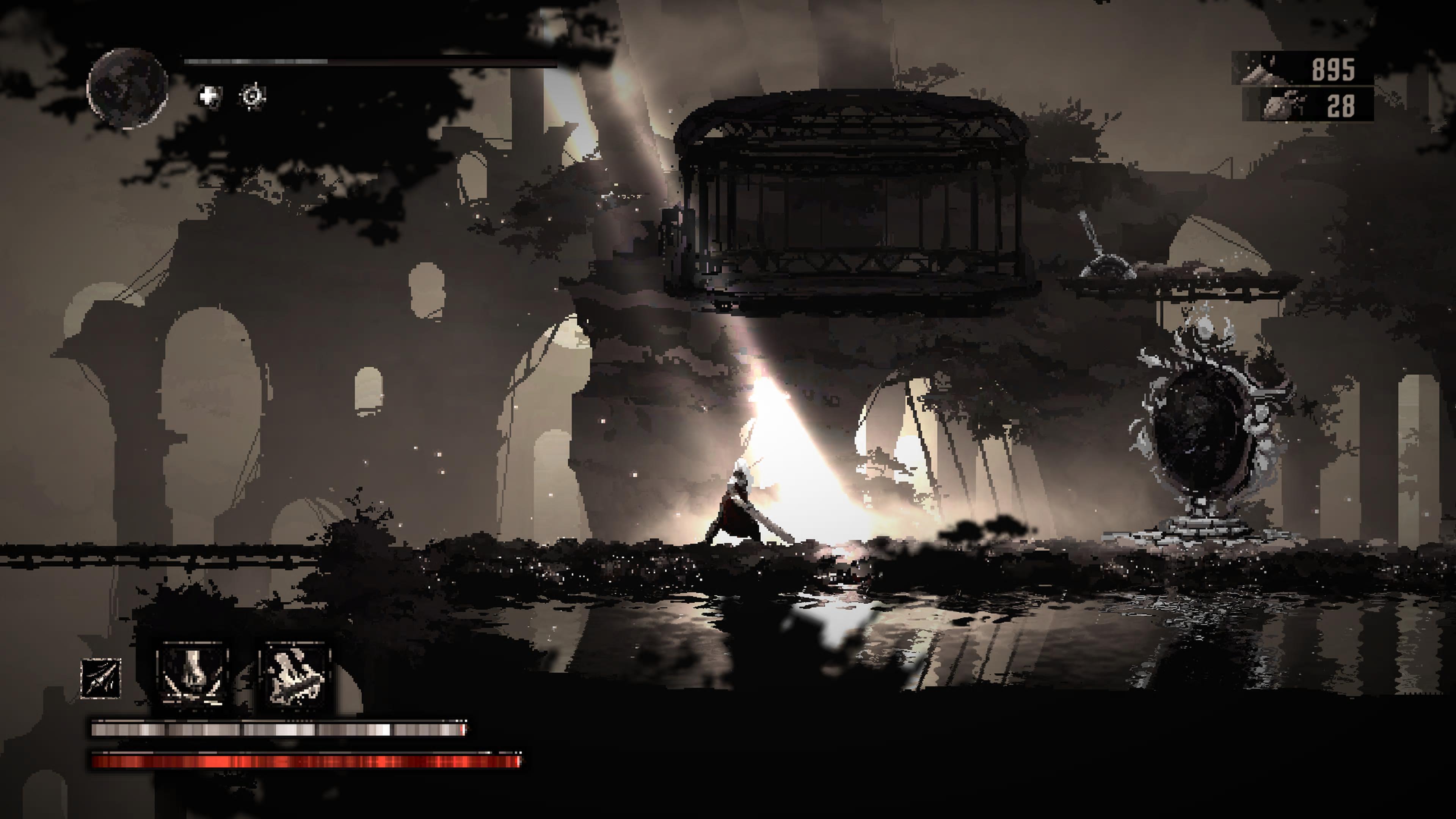
Task: Select the spear special weapon icon
Action: [x=101, y=678]
